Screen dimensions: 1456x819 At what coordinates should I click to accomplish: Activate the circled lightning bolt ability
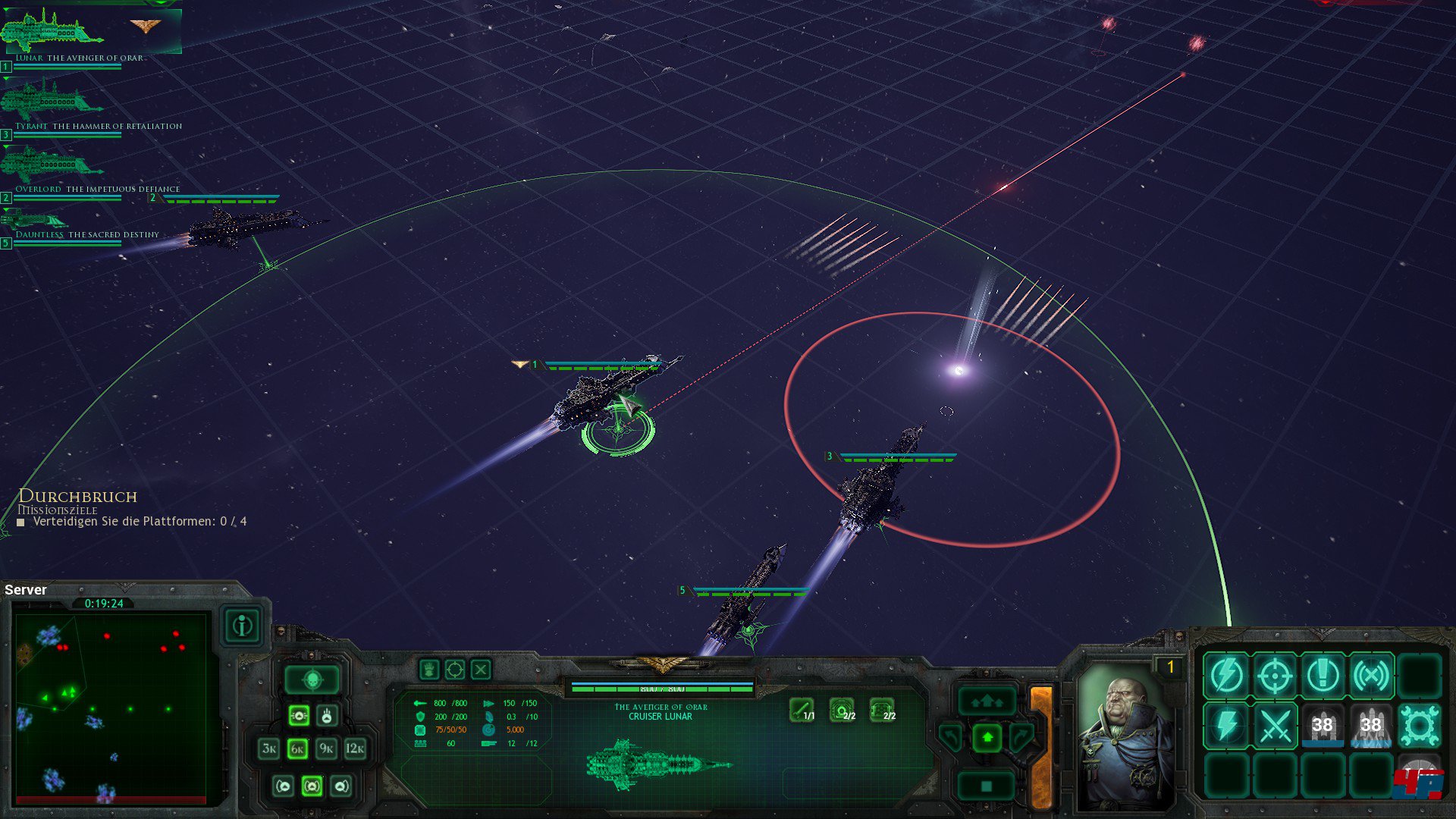[x=1226, y=675]
